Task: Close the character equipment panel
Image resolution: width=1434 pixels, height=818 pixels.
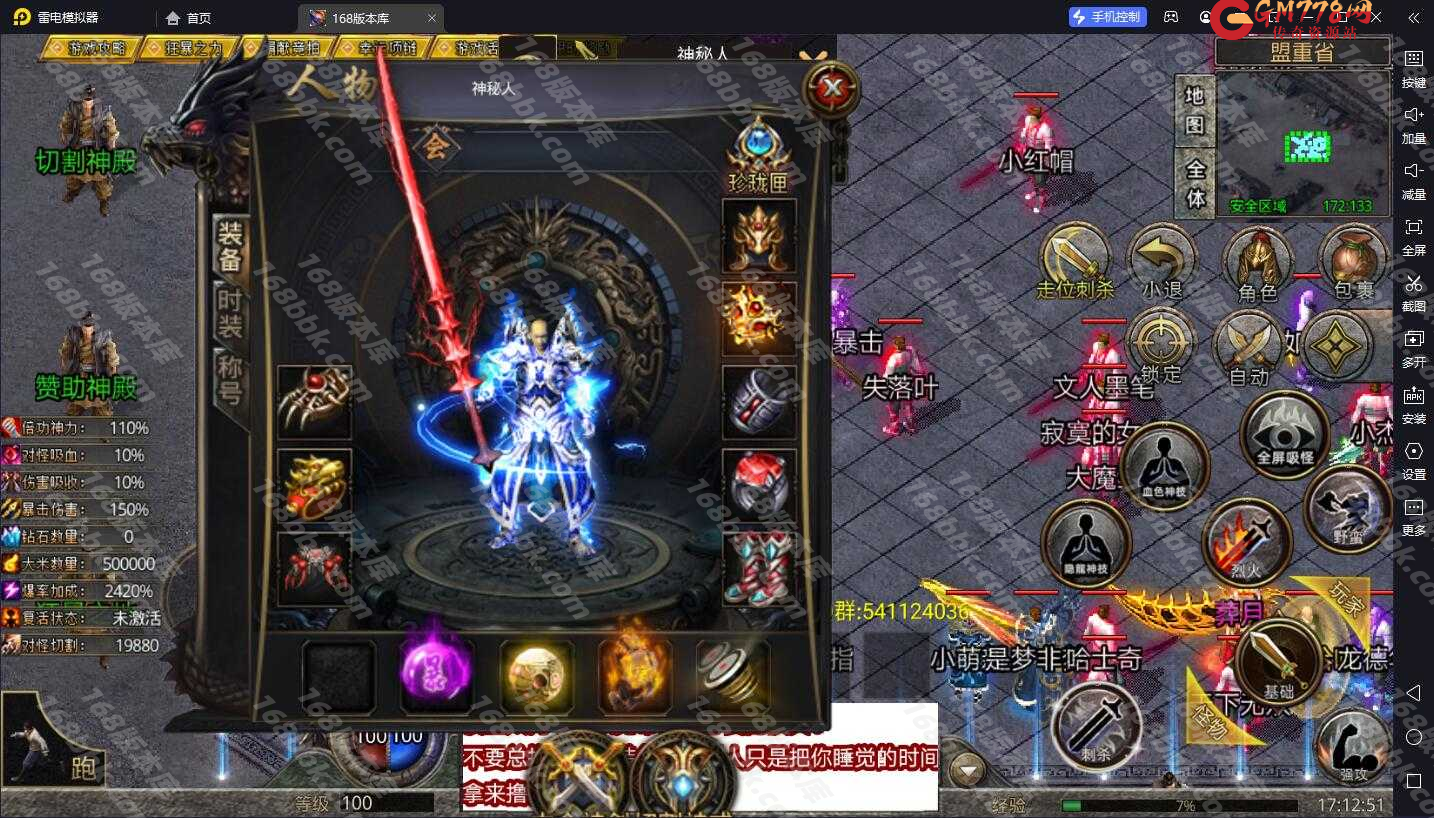Action: point(832,90)
